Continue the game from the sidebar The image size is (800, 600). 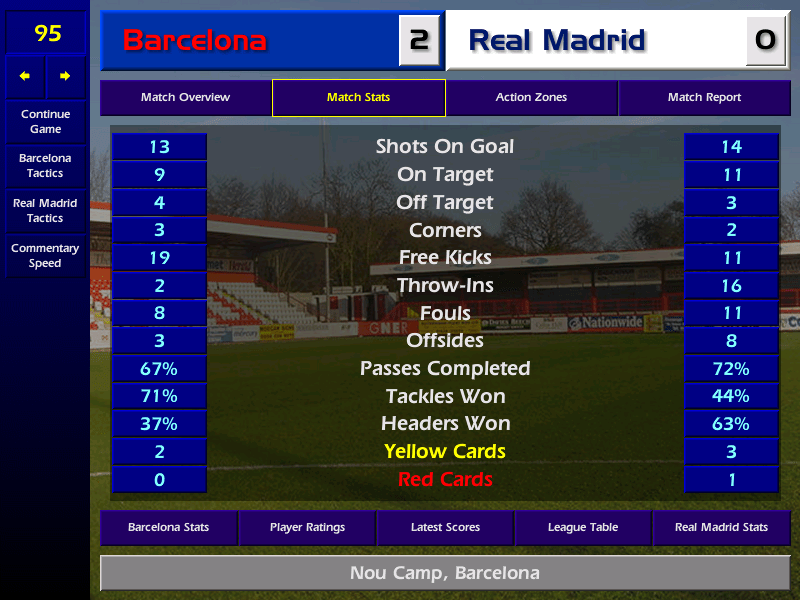tap(45, 121)
